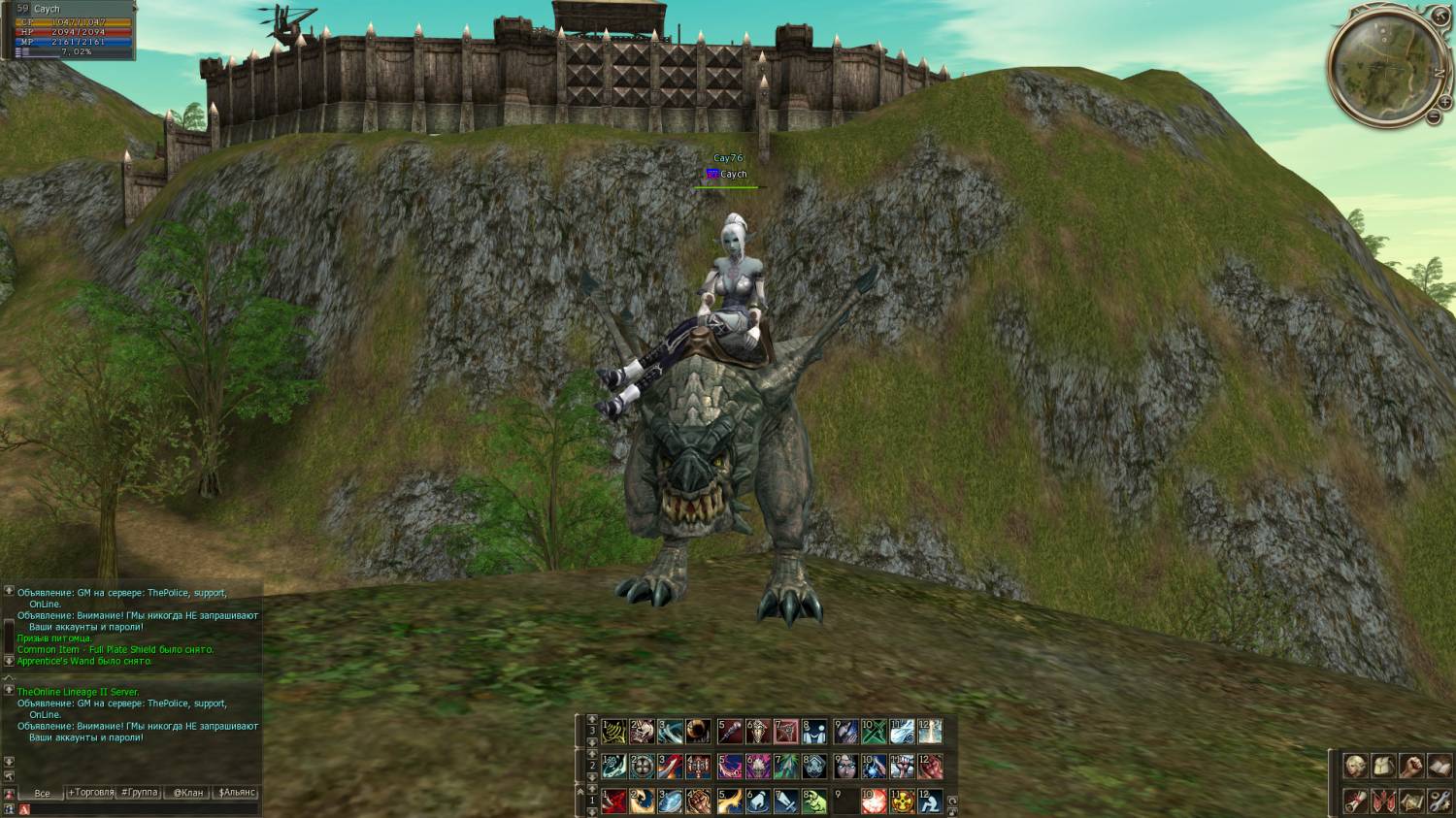Open the character status portrait icon
This screenshot has width=1456, height=818.
click(x=1355, y=766)
